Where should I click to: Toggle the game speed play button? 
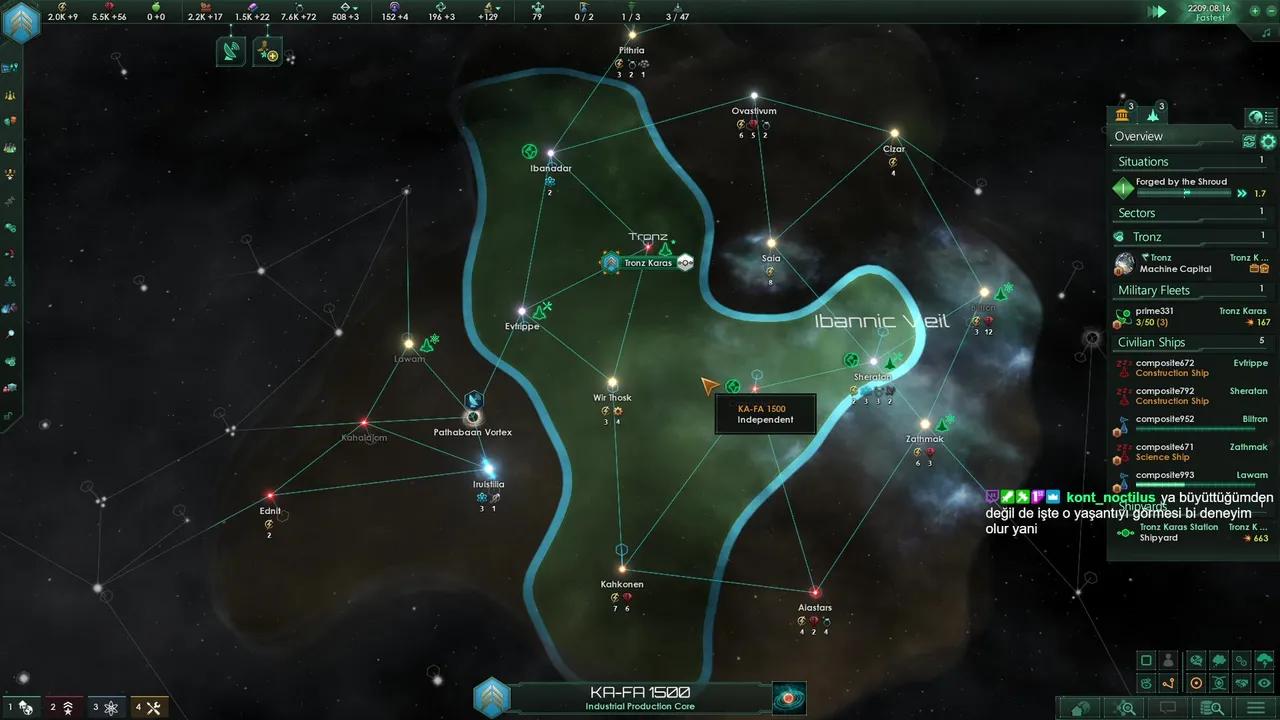click(1158, 12)
